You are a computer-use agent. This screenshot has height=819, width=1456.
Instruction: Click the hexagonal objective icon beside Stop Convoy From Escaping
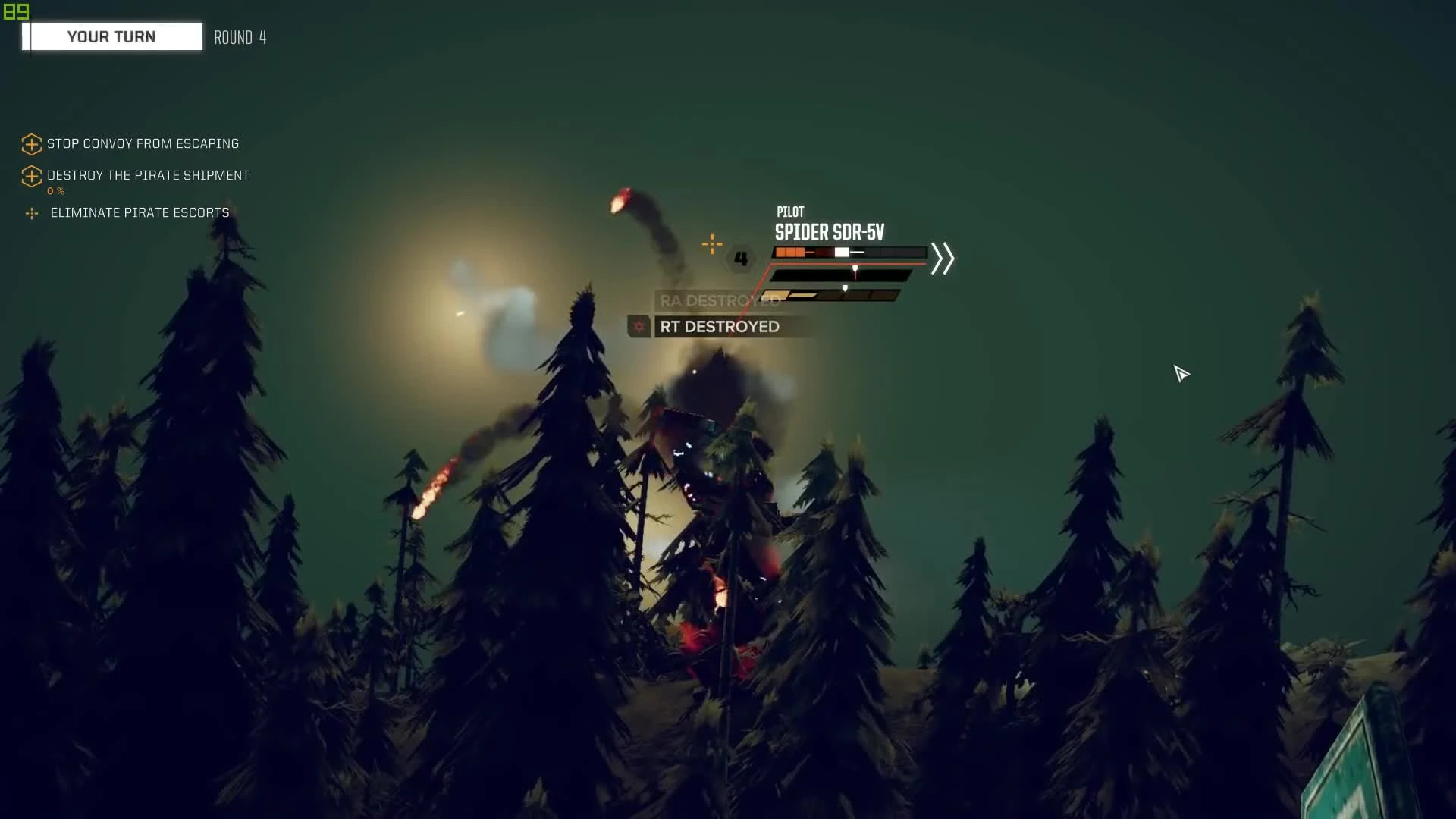(31, 144)
